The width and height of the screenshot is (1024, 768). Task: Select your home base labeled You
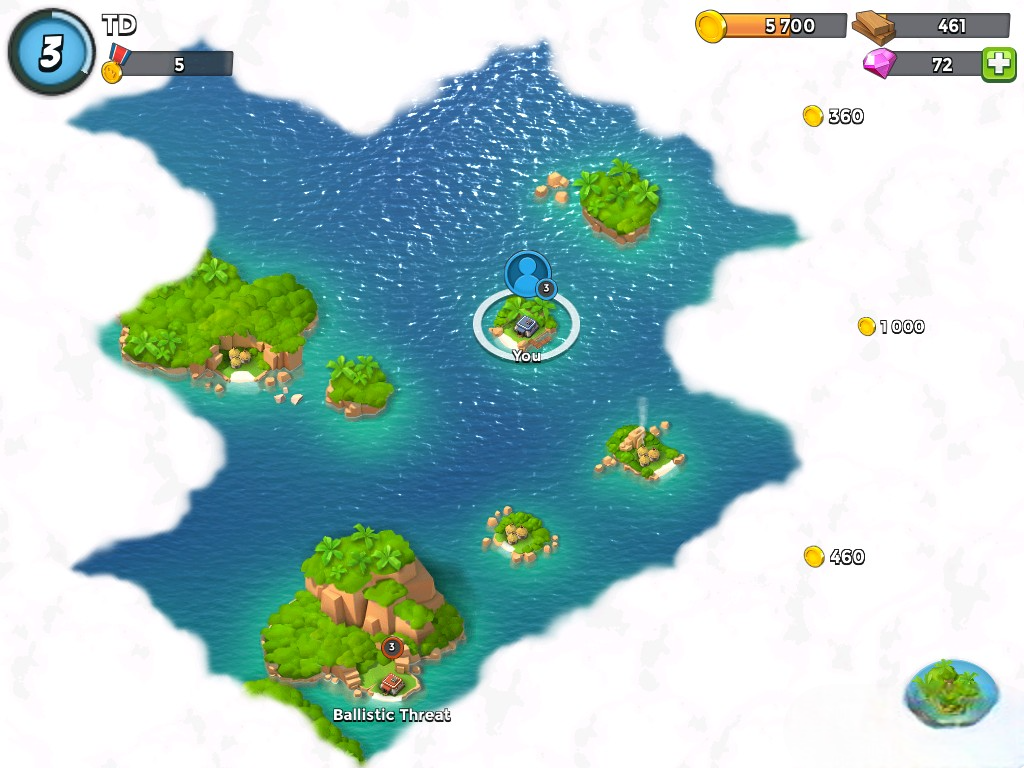pos(526,324)
